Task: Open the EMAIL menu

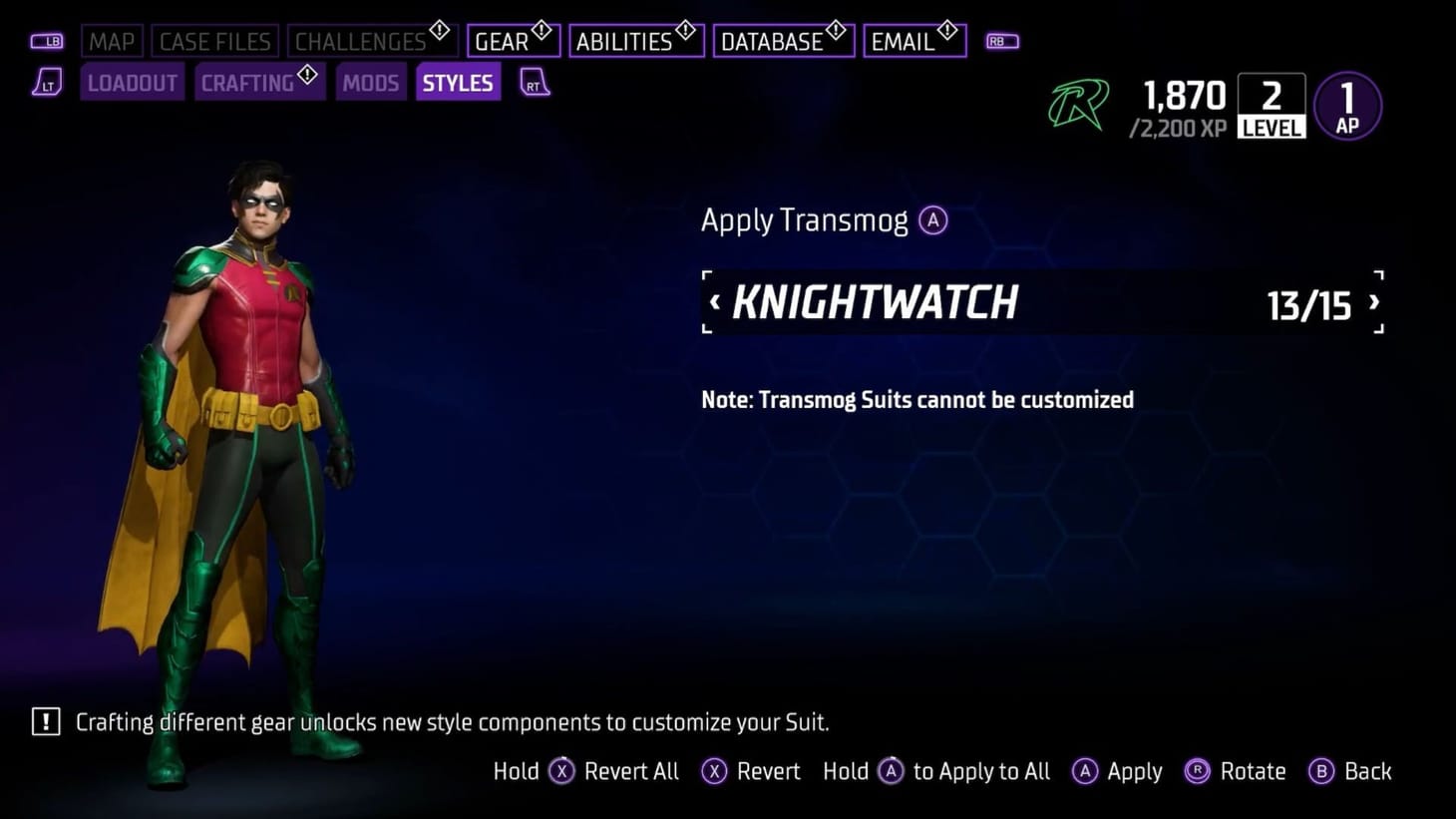Action: [x=906, y=41]
